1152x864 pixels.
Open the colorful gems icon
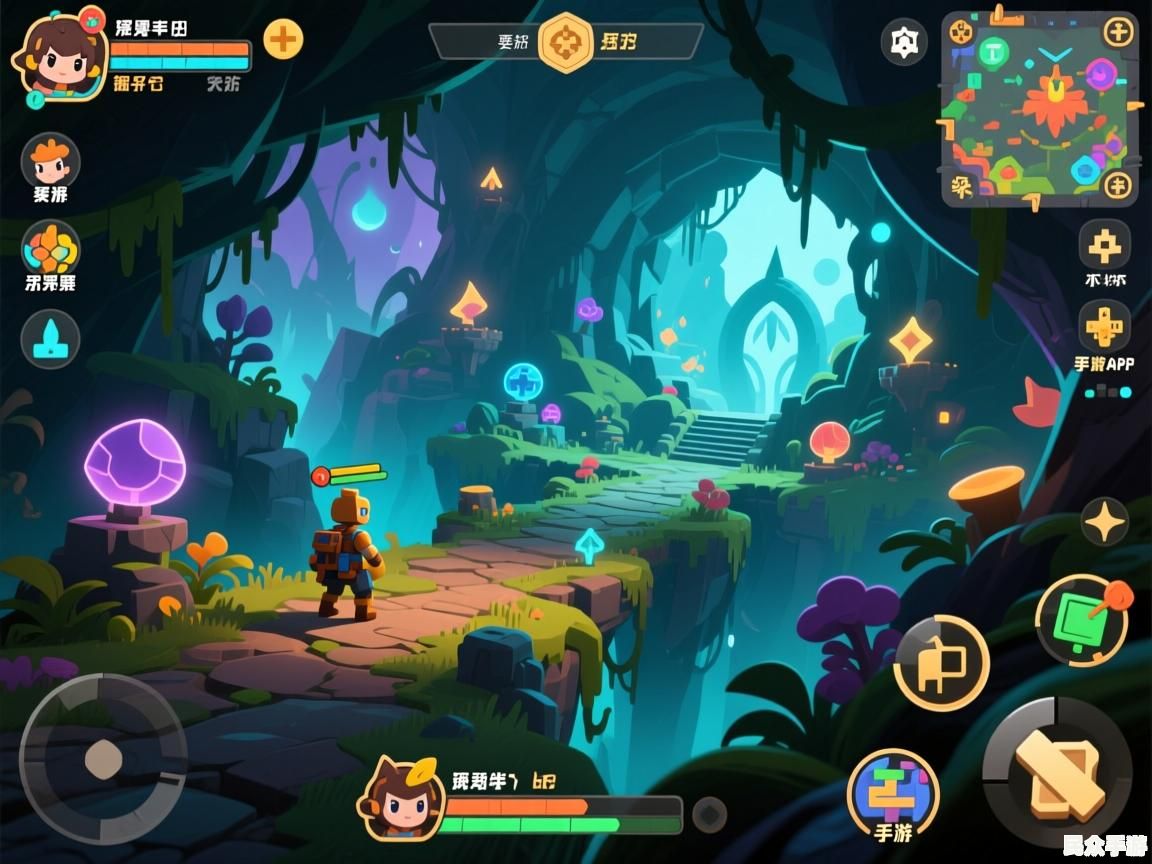pyautogui.click(x=50, y=248)
